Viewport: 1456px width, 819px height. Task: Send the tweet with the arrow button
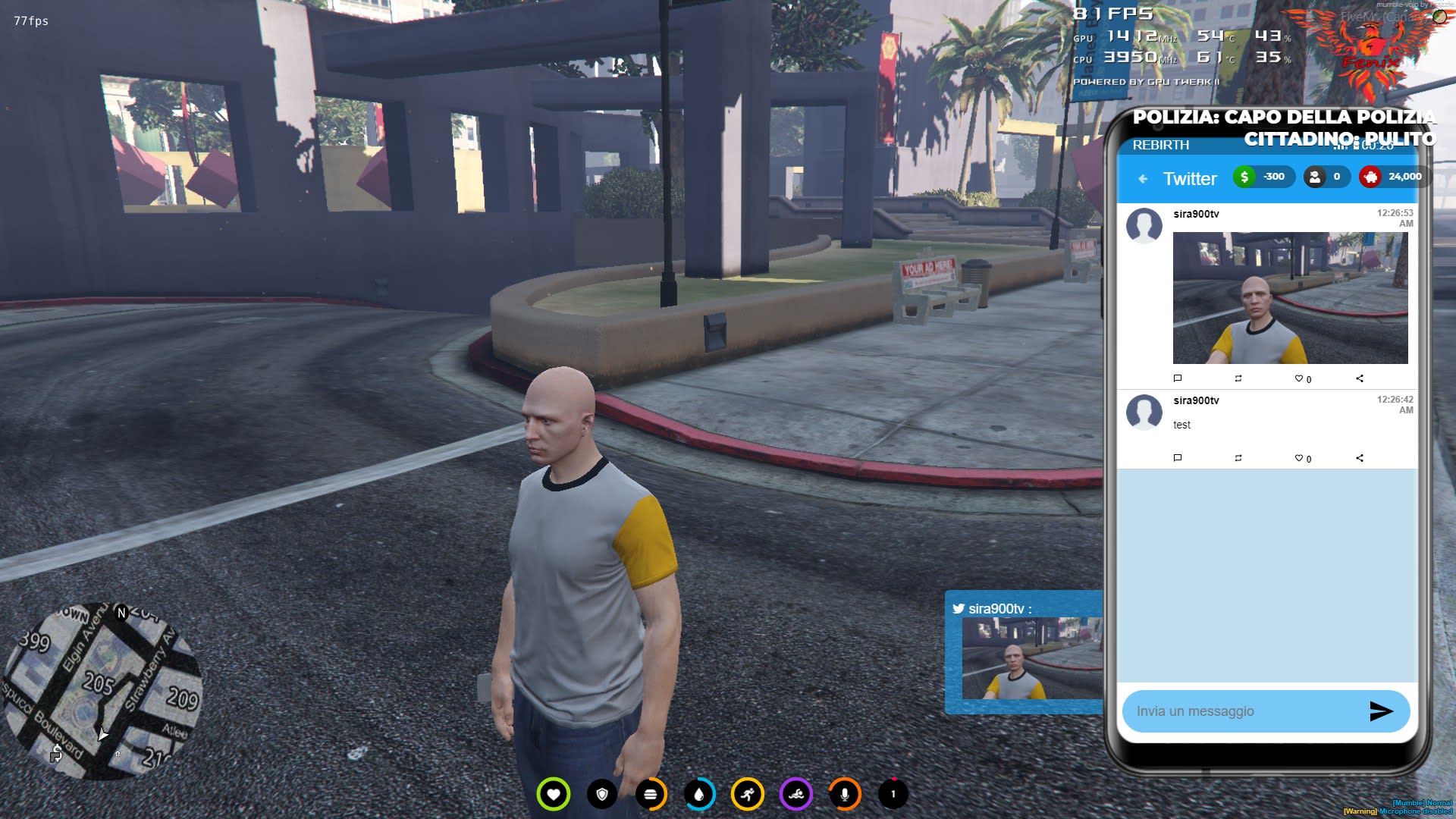1381,711
